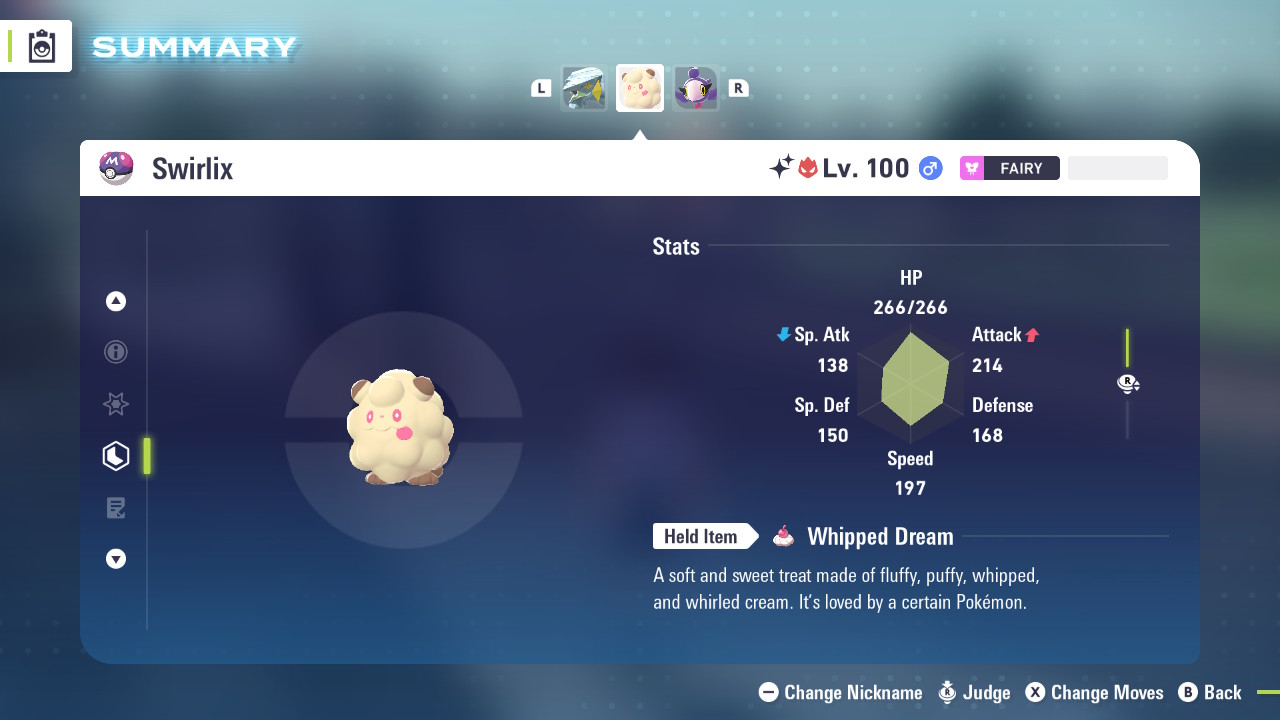Click the down arrow below the sidebar icons
1280x720 pixels.
(115, 559)
